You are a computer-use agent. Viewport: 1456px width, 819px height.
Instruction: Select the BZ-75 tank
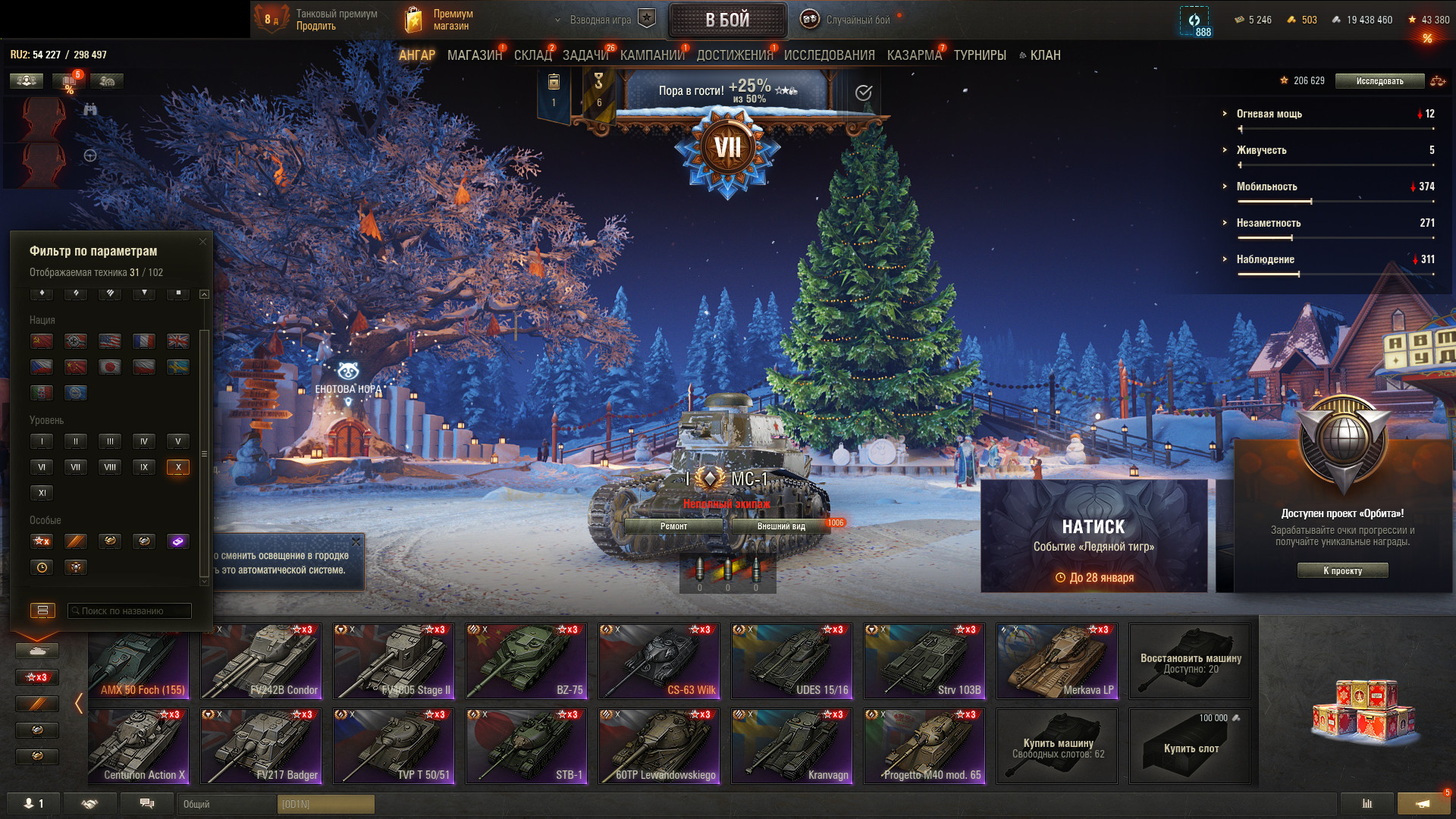526,661
